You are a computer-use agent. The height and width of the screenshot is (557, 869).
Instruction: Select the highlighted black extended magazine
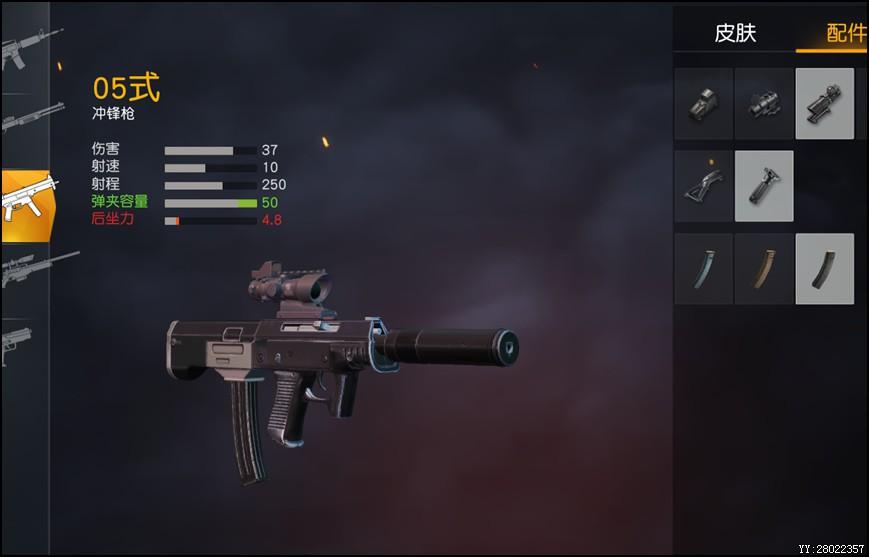coord(825,269)
